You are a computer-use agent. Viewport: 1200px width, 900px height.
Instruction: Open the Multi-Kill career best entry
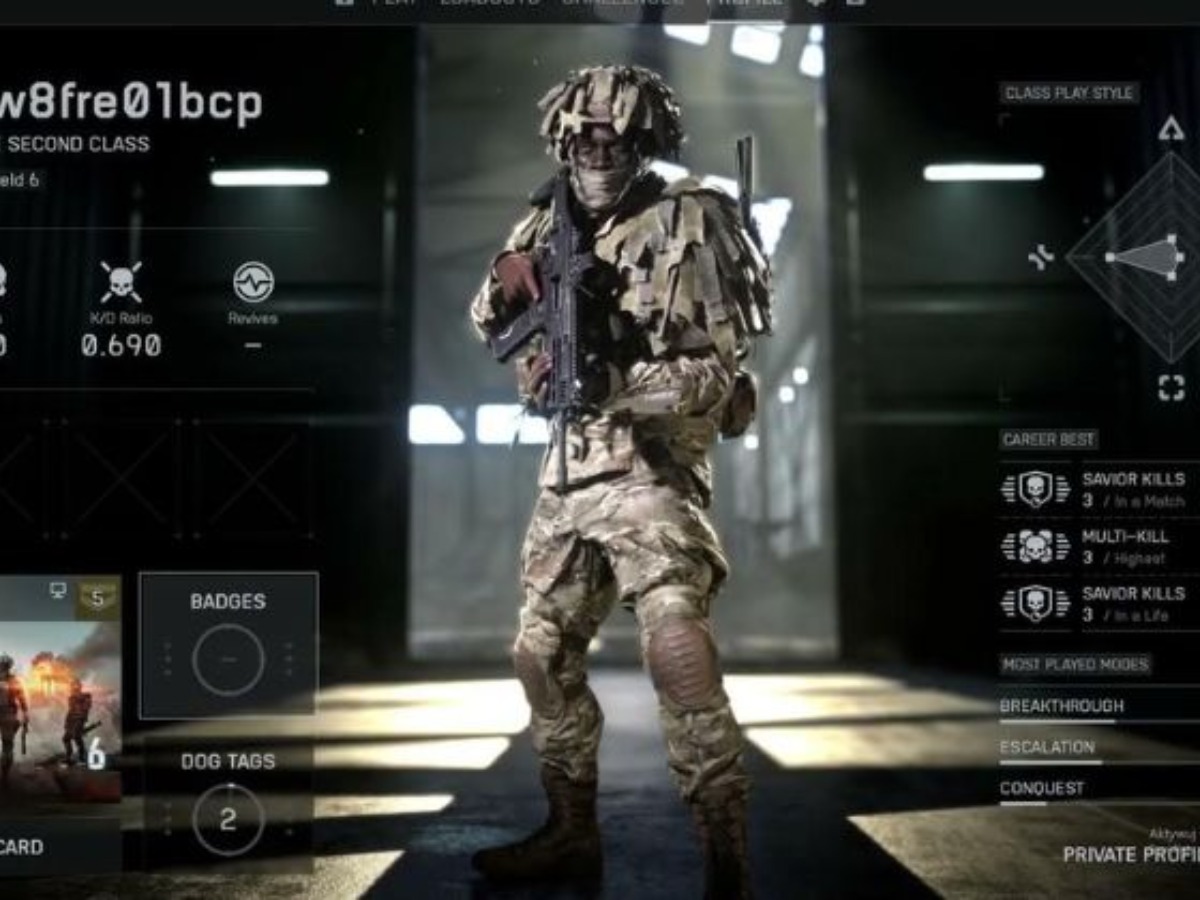(1100, 547)
